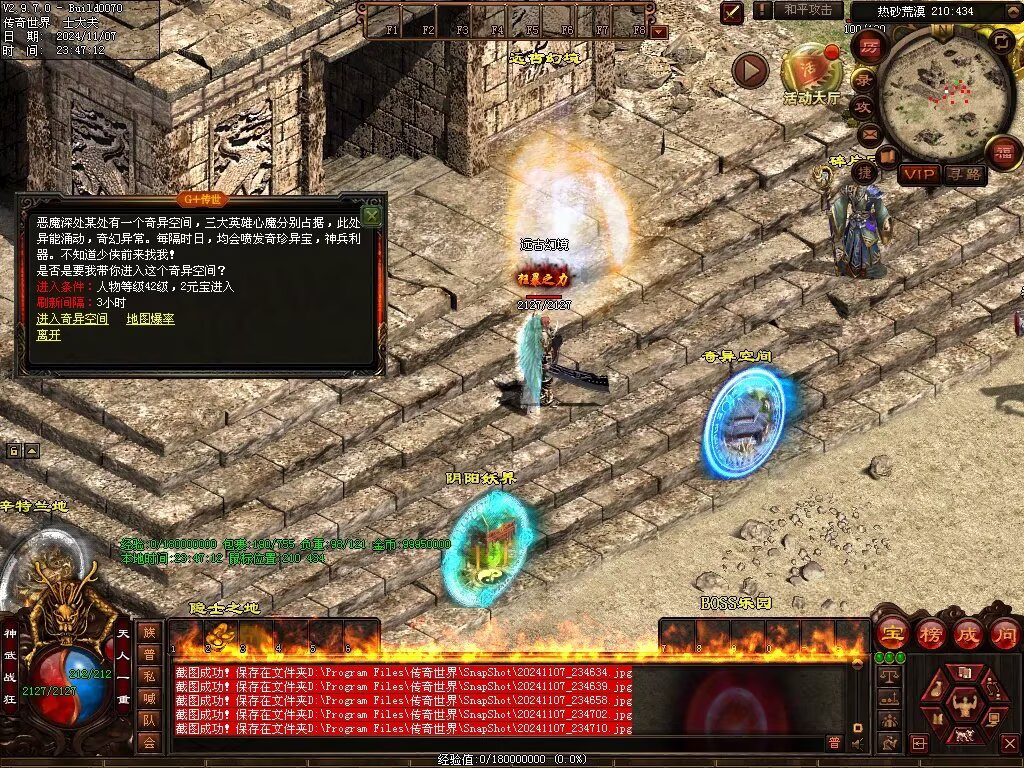Open the 榜 ranking button

929,634
